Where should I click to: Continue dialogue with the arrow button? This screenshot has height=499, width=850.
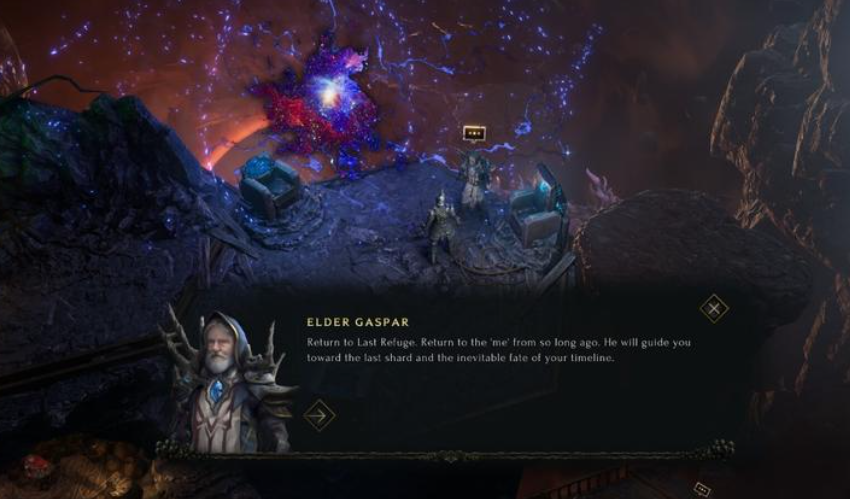(319, 414)
